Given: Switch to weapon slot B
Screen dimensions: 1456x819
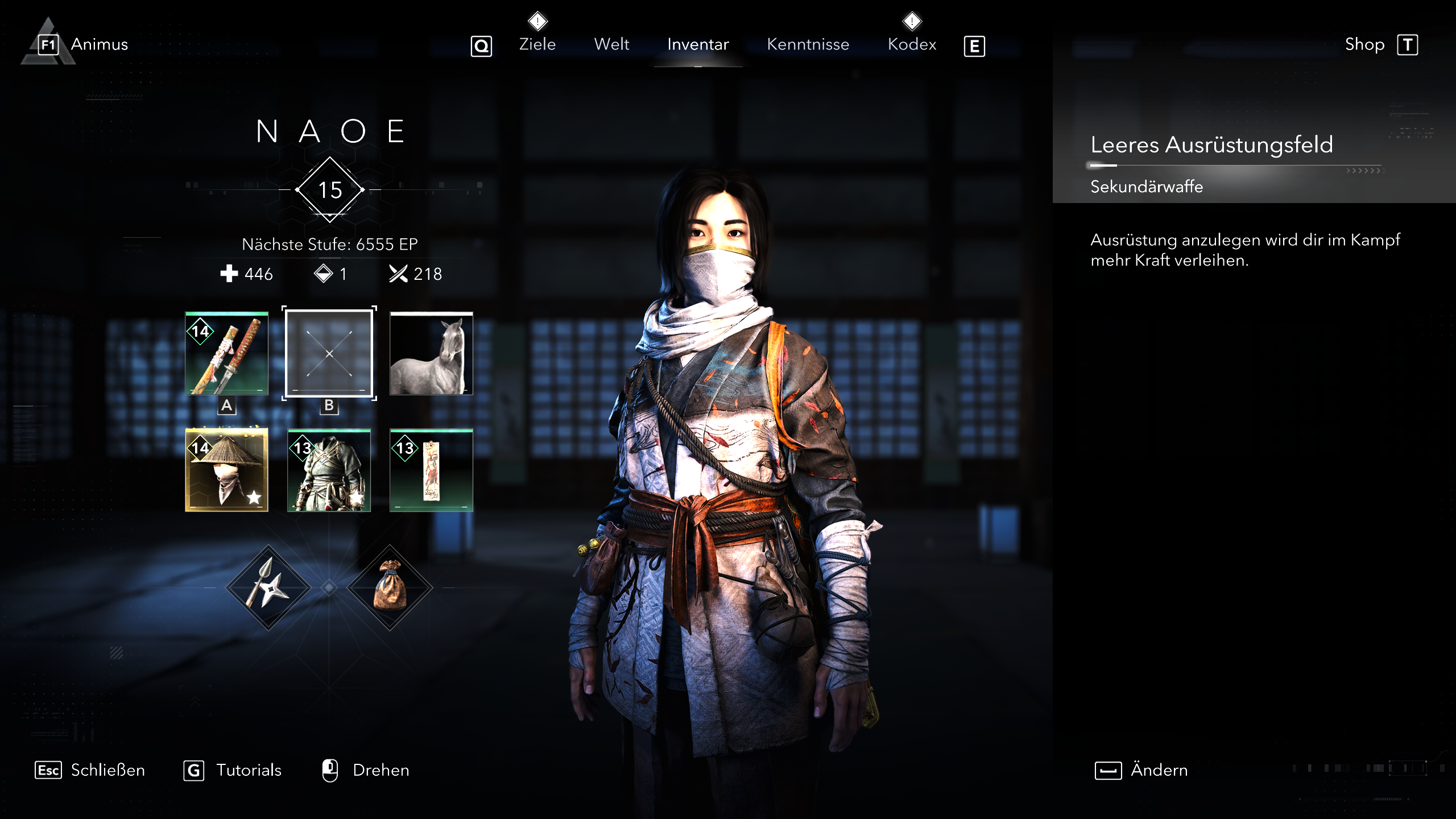Looking at the screenshot, I should (329, 406).
